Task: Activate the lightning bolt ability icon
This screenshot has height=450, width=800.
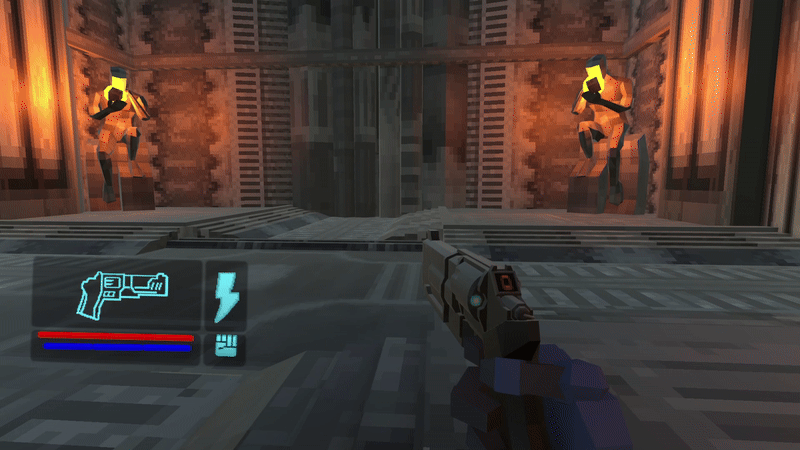Action: tap(226, 296)
